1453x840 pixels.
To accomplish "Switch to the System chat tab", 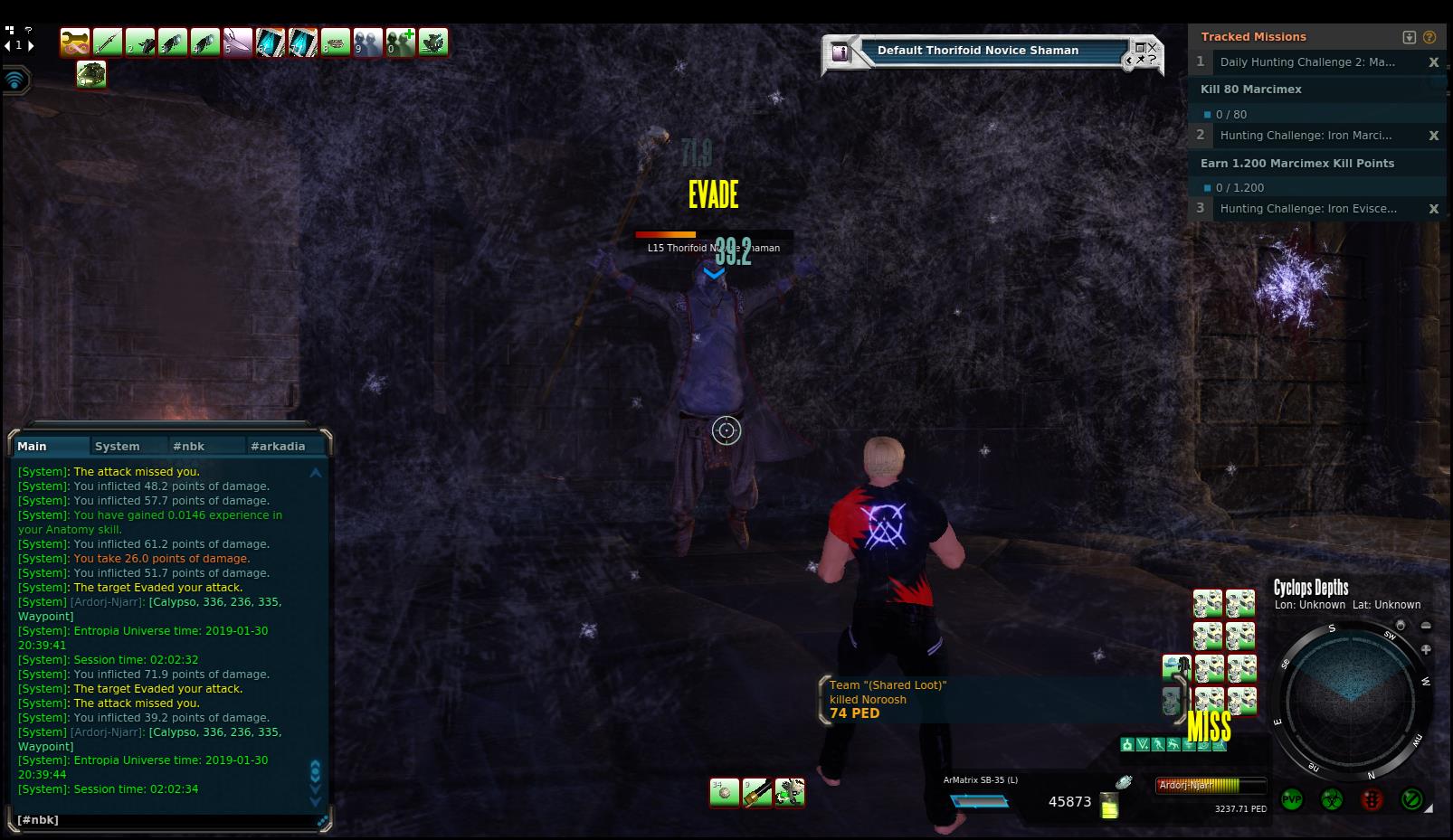I will click(117, 446).
